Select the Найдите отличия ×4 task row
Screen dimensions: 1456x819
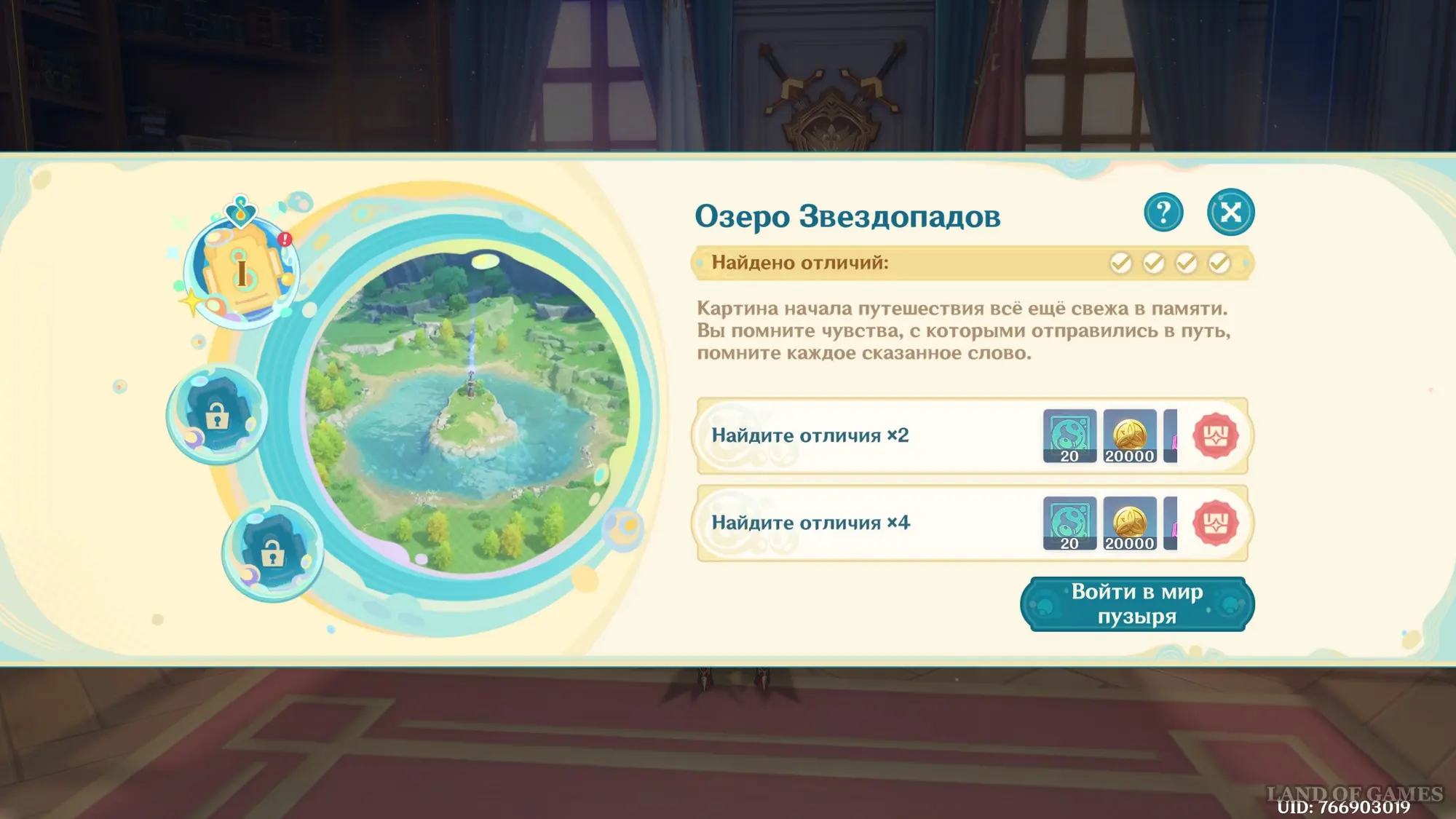tap(859, 523)
